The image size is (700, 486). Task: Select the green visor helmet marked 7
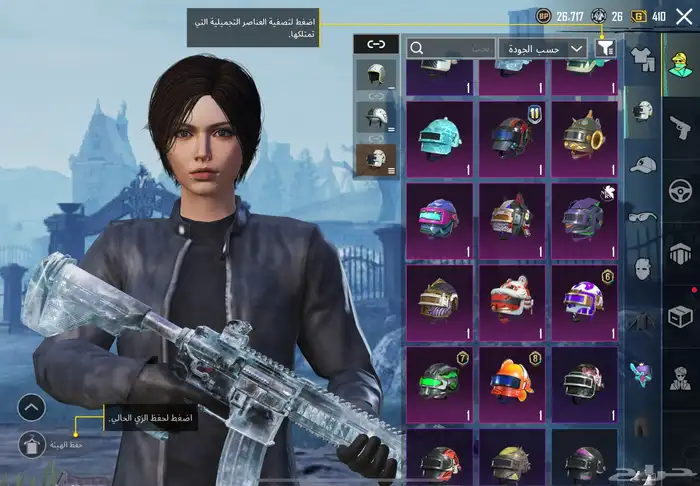[439, 382]
